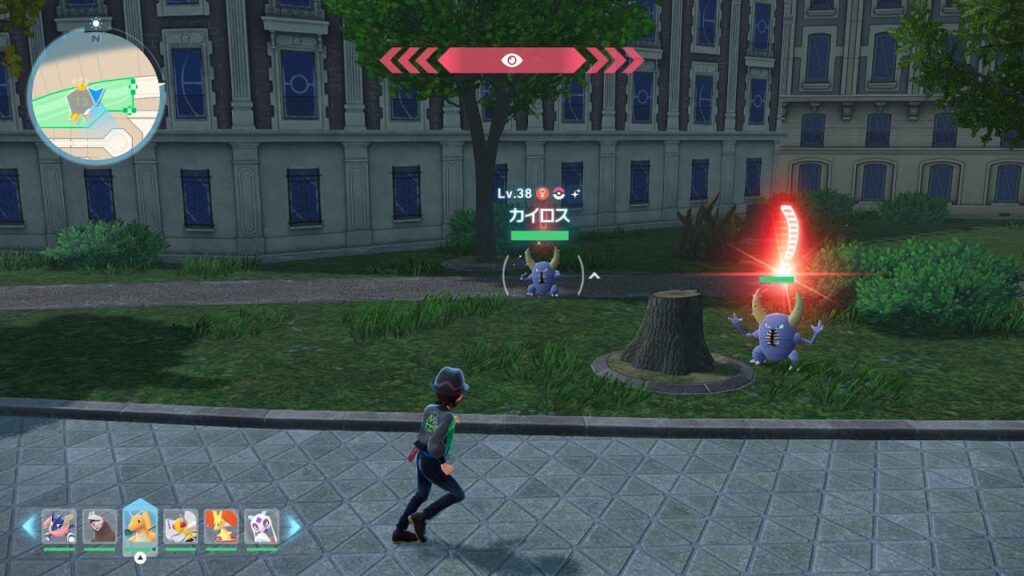Pick Delphox from the party bar
This screenshot has width=1024, height=576.
click(x=221, y=526)
